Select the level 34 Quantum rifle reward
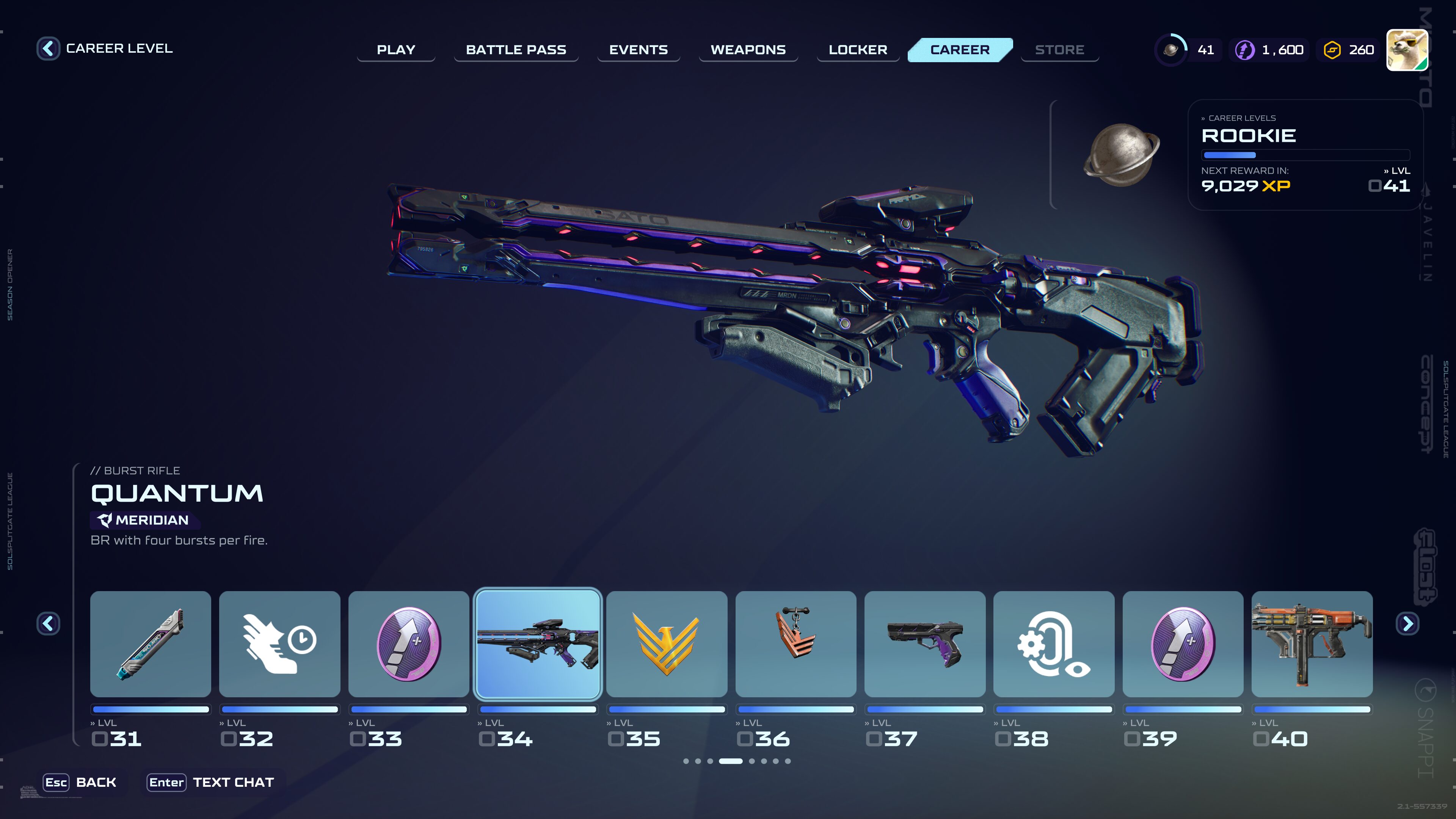 coord(538,644)
